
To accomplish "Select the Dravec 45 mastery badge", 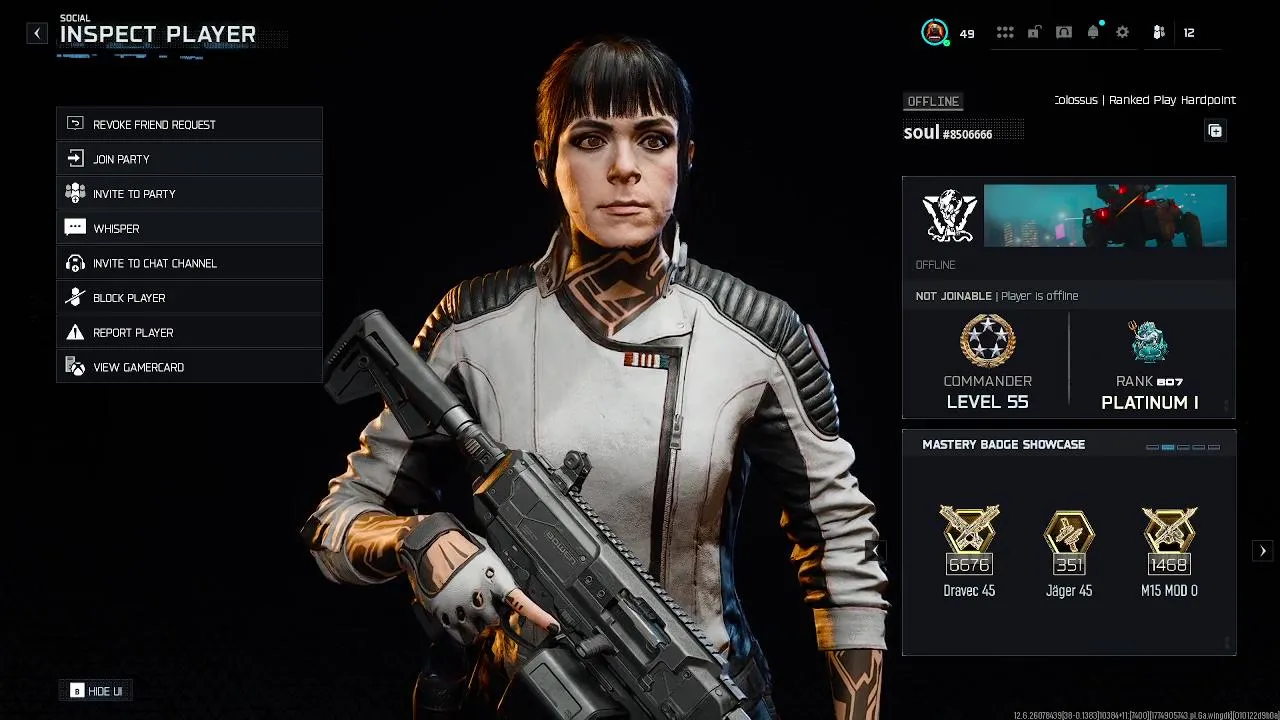I will (969, 550).
